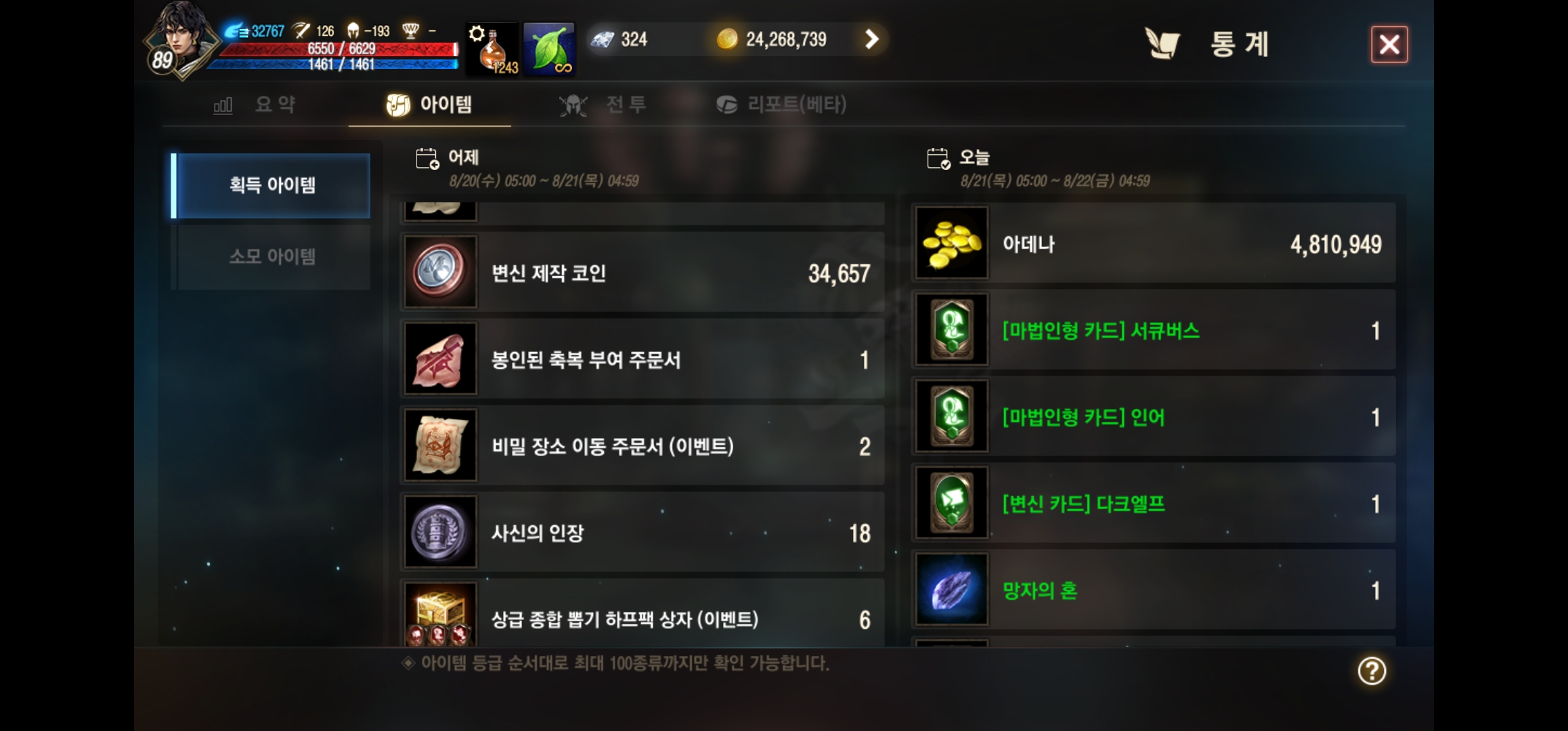The height and width of the screenshot is (731, 1568).
Task: Expand the currency bar with the arrow
Action: 871,39
